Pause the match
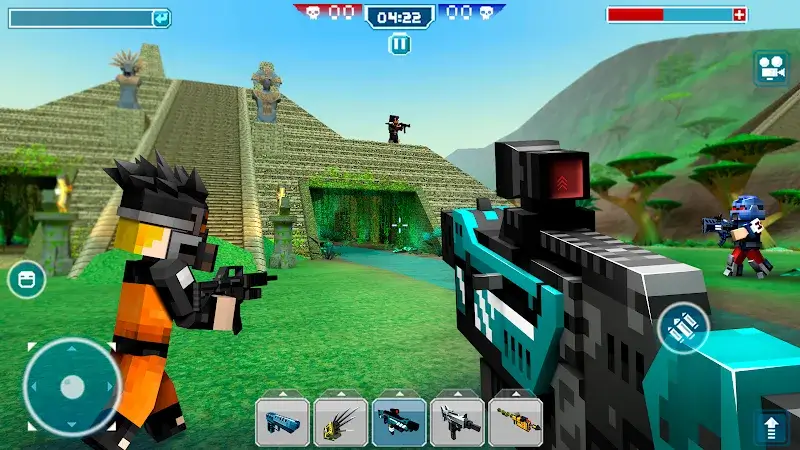Viewport: 800px width, 450px height. [x=399, y=44]
